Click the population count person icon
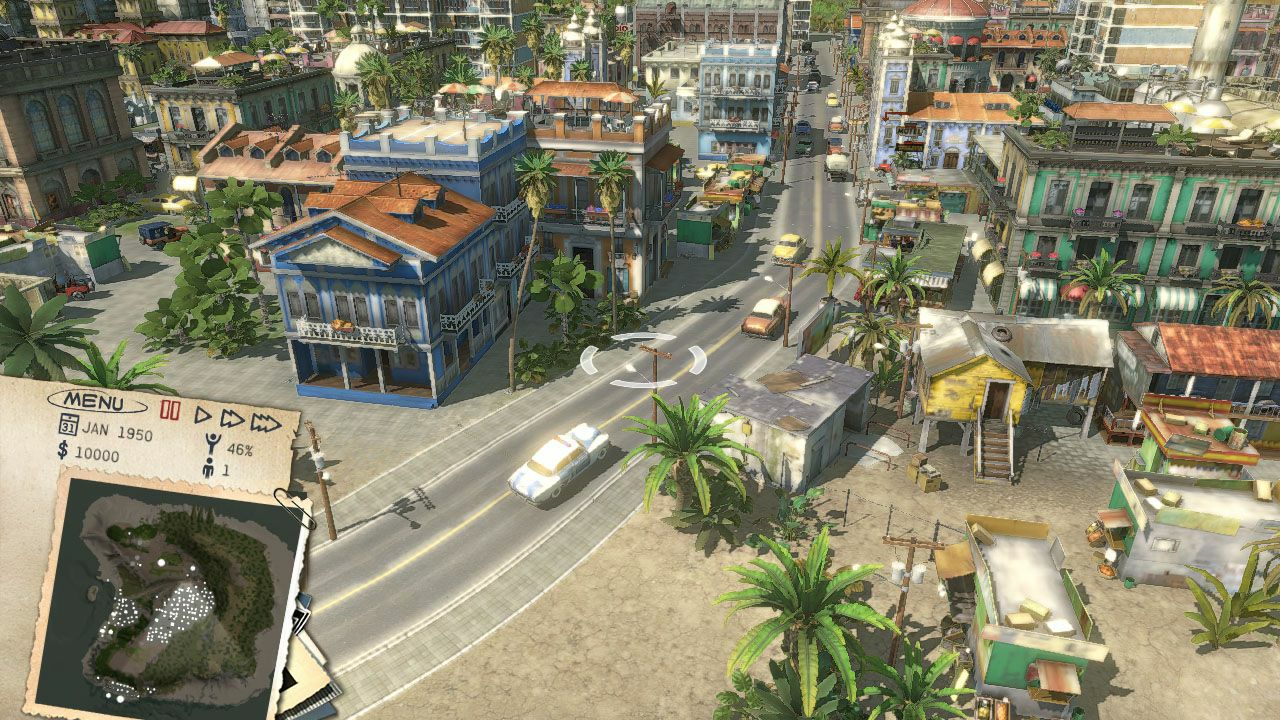Screen dimensions: 1280x720 [x=208, y=467]
